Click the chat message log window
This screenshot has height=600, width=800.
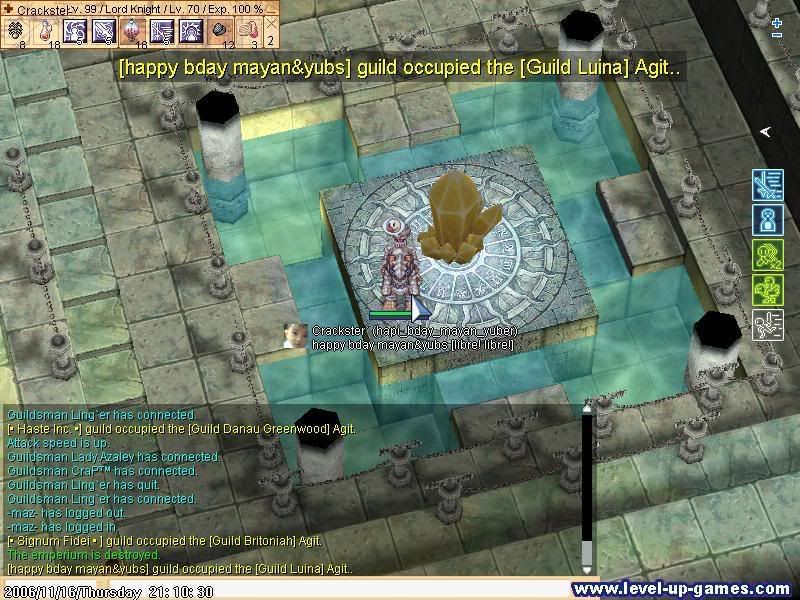(x=290, y=490)
